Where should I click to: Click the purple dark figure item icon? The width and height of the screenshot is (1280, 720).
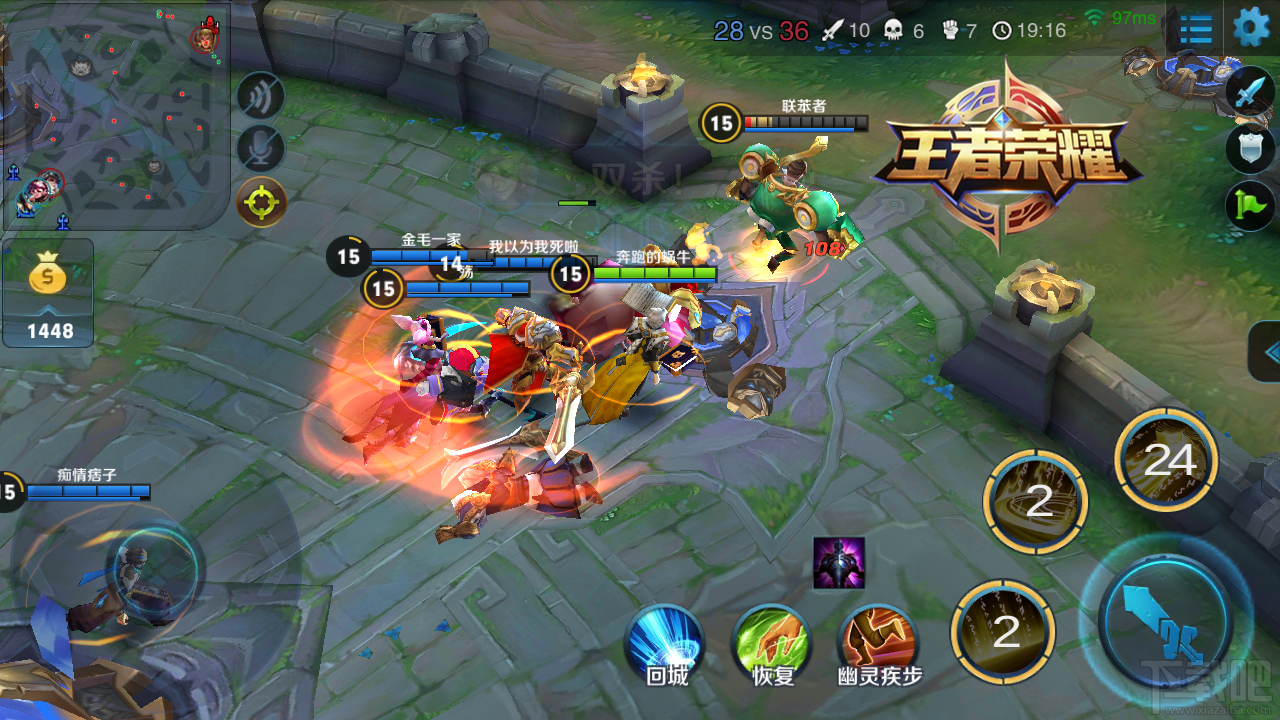point(839,563)
